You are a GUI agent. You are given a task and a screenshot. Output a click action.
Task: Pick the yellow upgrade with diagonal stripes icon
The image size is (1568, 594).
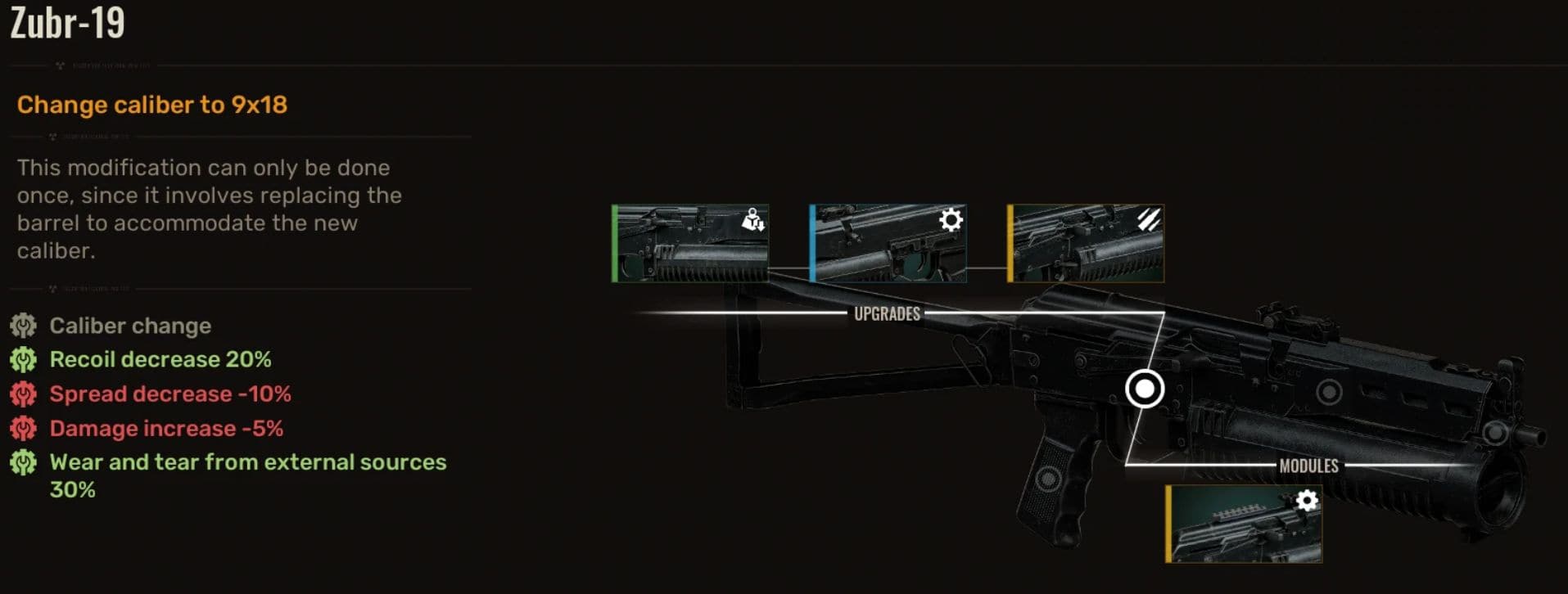pyautogui.click(x=1086, y=244)
